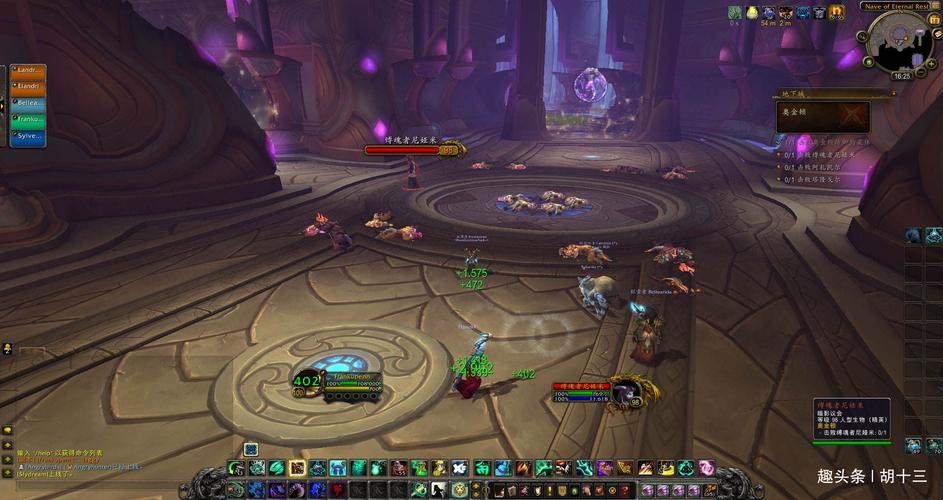Click the dungeon scenario banner in tracker
The height and width of the screenshot is (500, 943).
point(823,117)
